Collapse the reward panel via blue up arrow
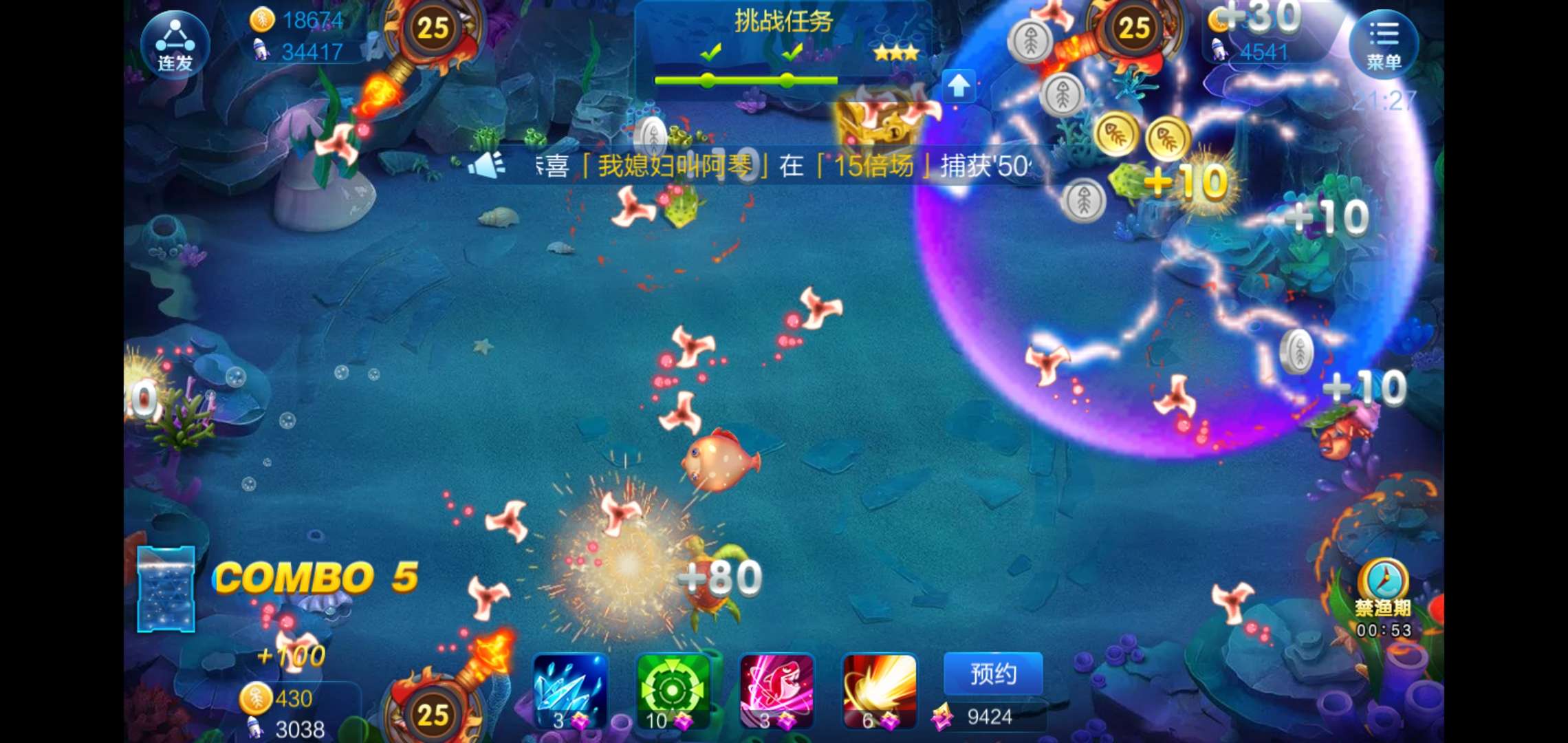 957,85
